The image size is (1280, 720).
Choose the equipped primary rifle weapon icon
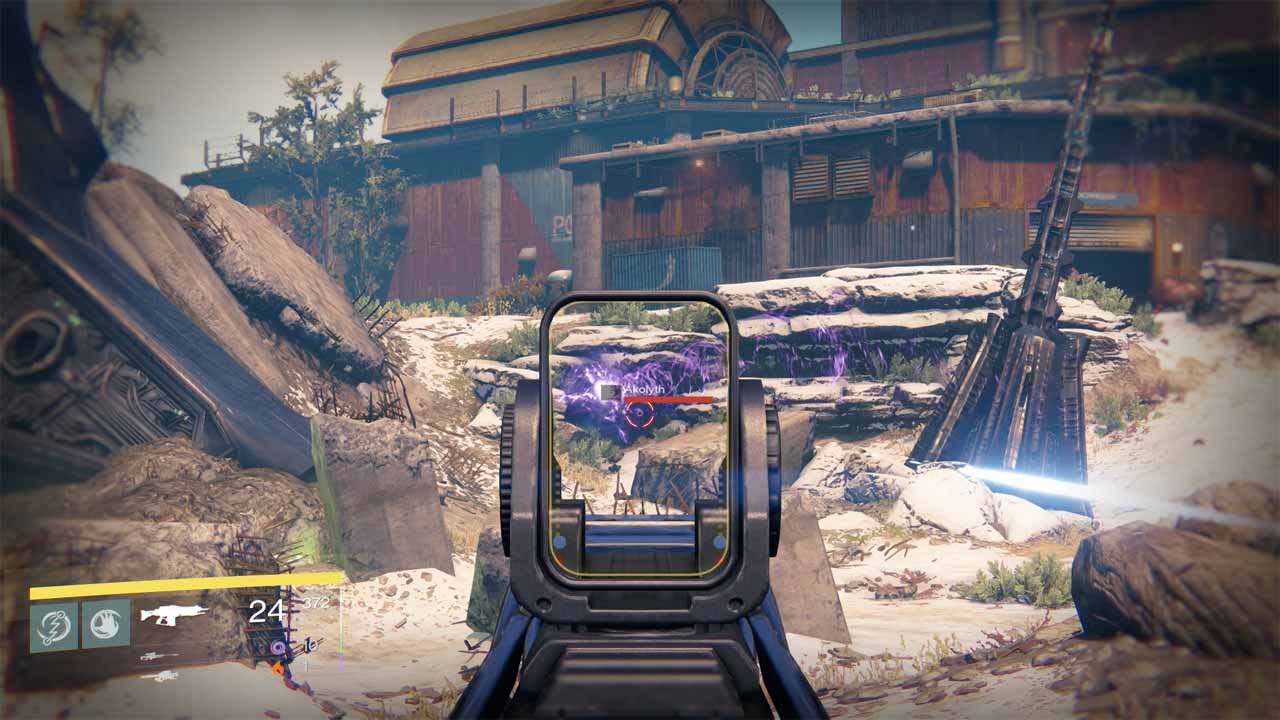(x=174, y=614)
